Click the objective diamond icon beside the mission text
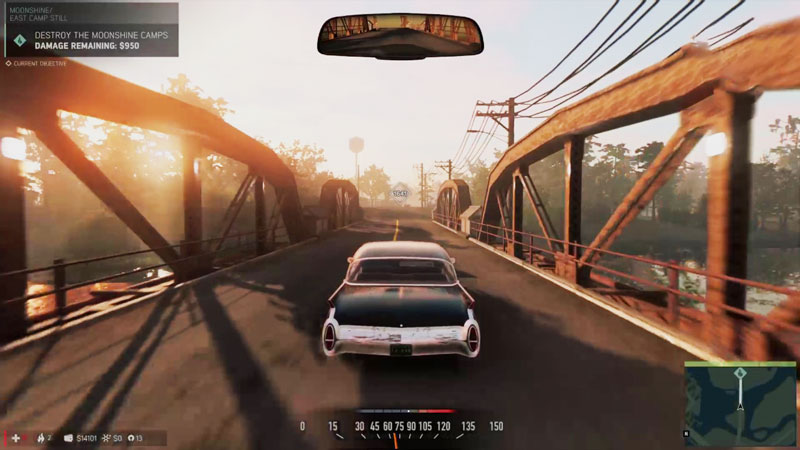 21,40
